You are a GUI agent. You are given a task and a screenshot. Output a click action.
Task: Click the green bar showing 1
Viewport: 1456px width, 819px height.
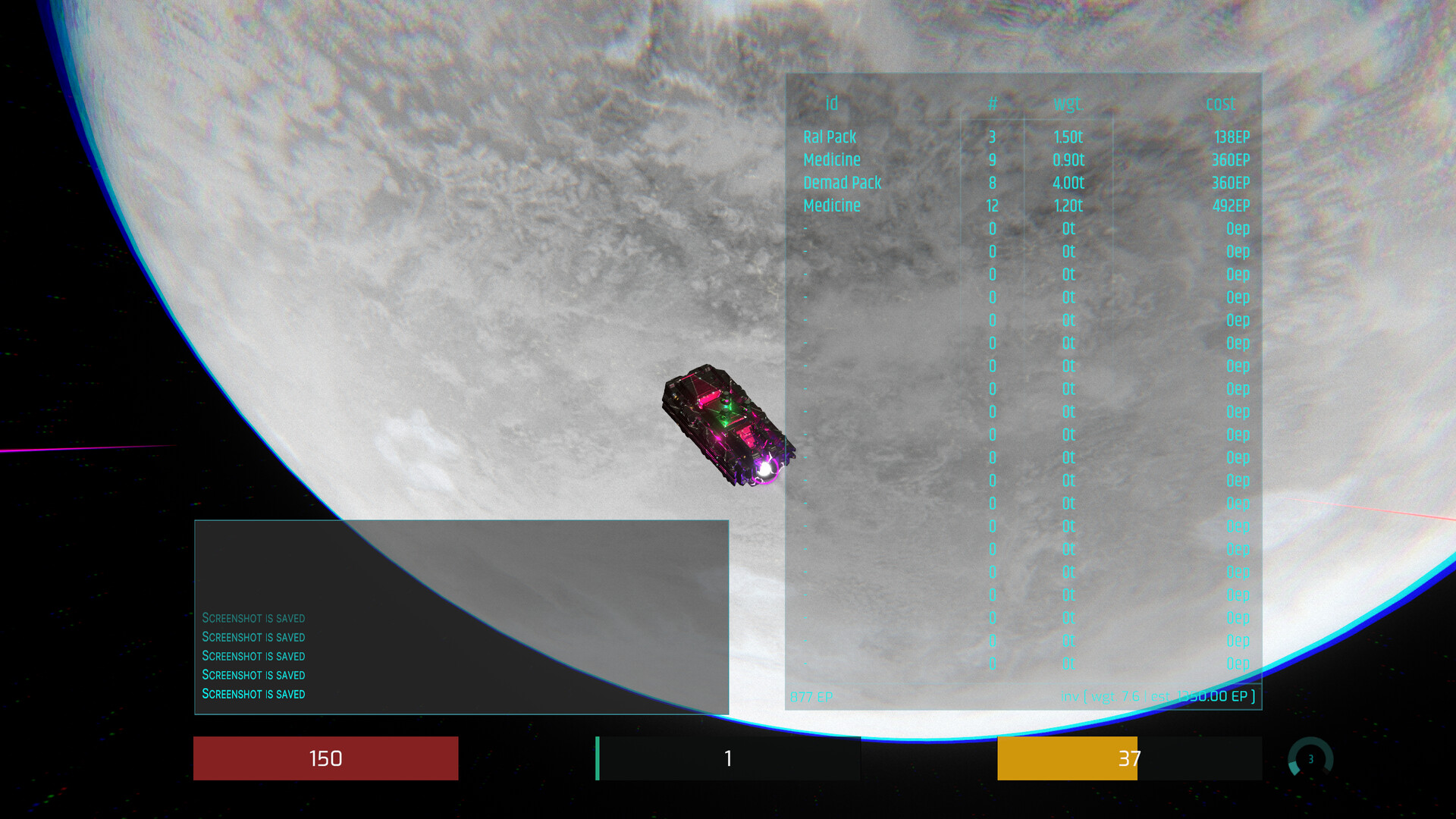727,758
